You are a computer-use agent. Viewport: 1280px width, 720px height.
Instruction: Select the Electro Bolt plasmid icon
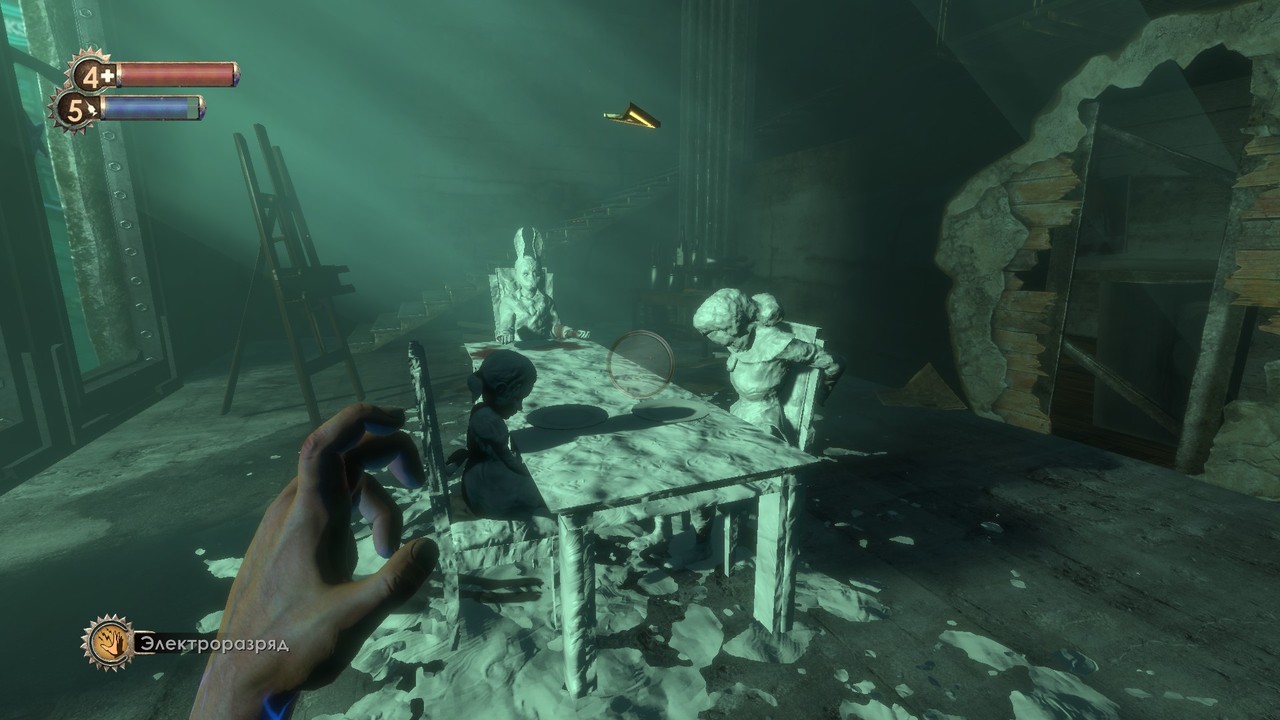click(108, 641)
